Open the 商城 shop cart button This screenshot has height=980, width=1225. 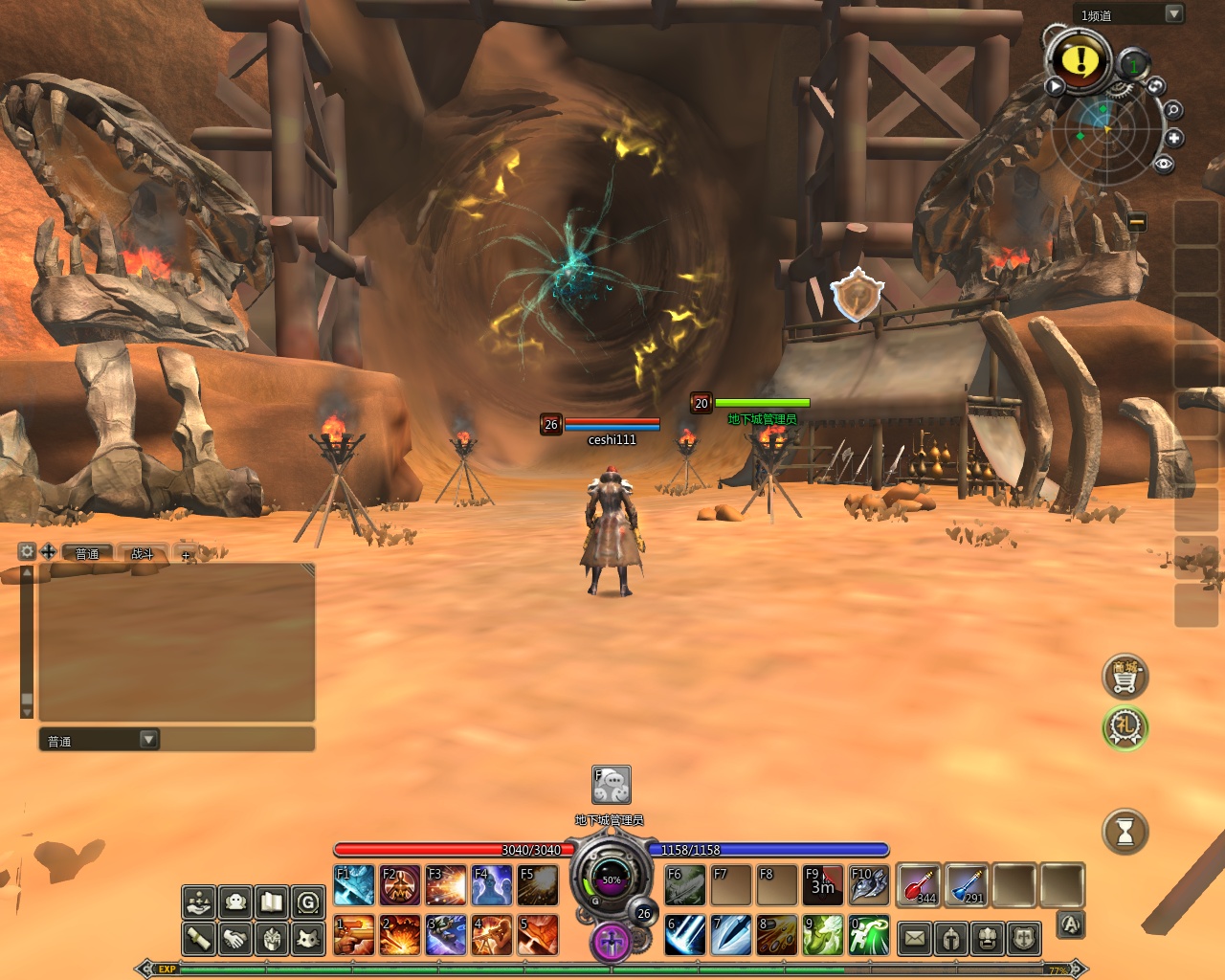tap(1125, 677)
